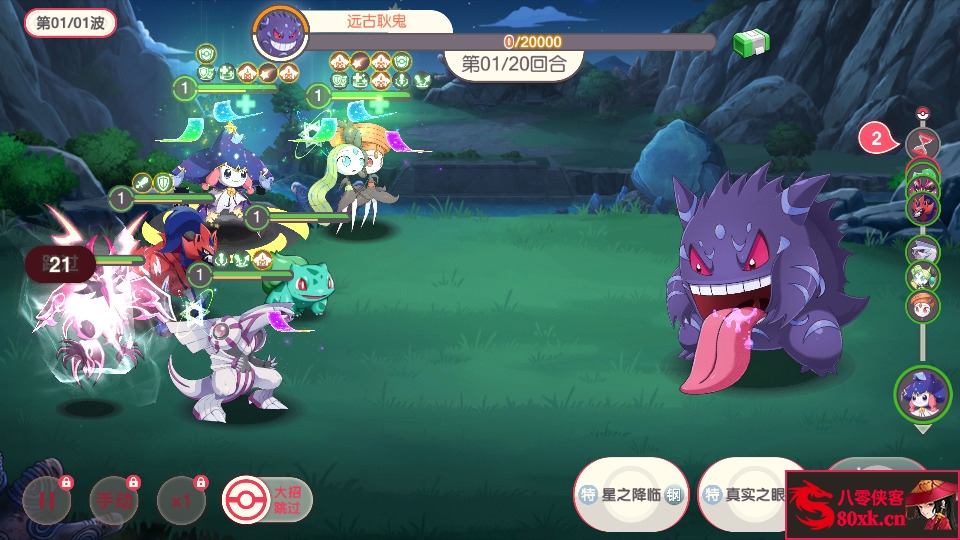Choose the green-haired Meloetta turn portrait
Image resolution: width=960 pixels, height=540 pixels.
coord(922,277)
